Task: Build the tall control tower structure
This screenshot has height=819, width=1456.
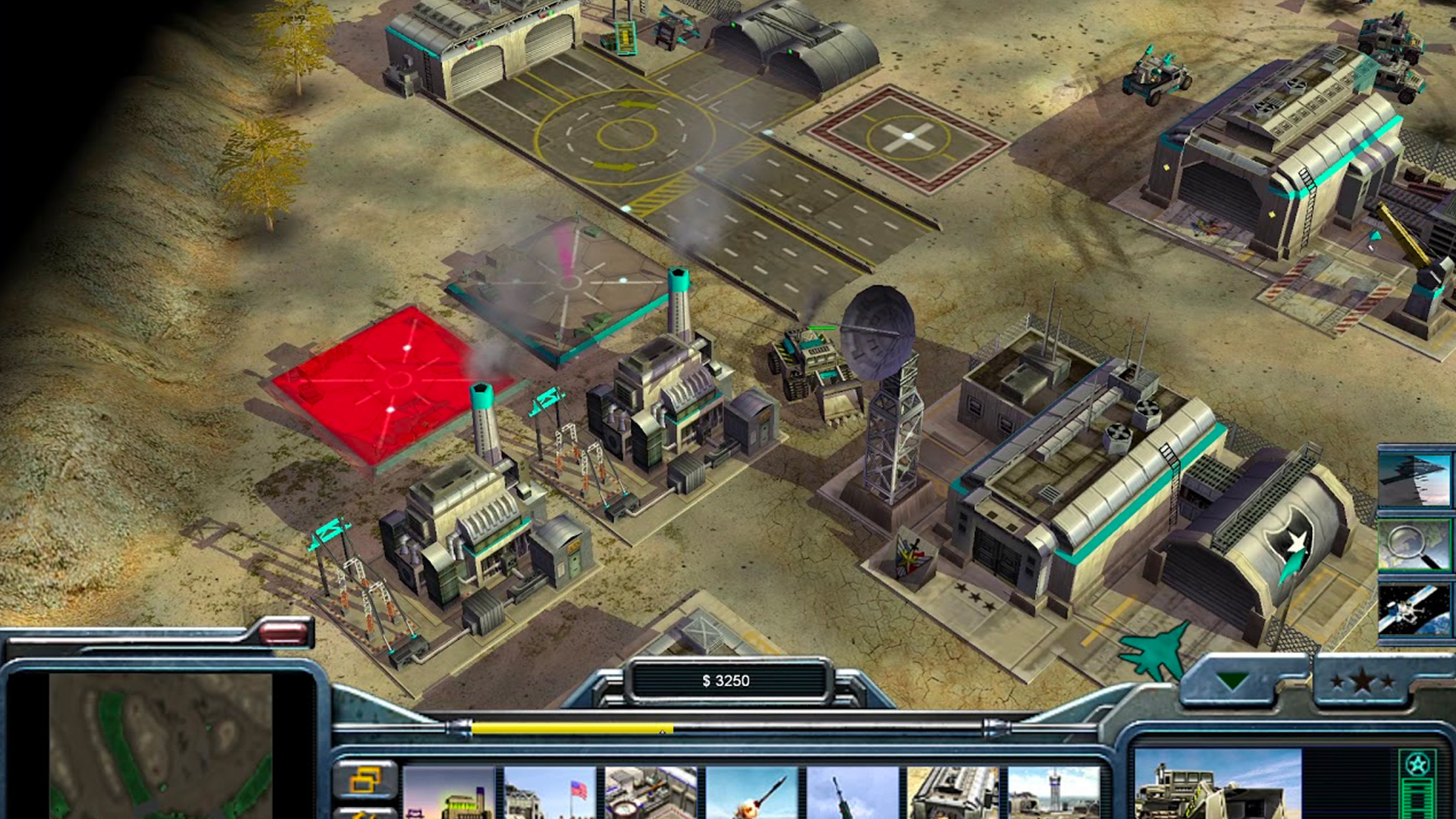Action: pos(1054,793)
